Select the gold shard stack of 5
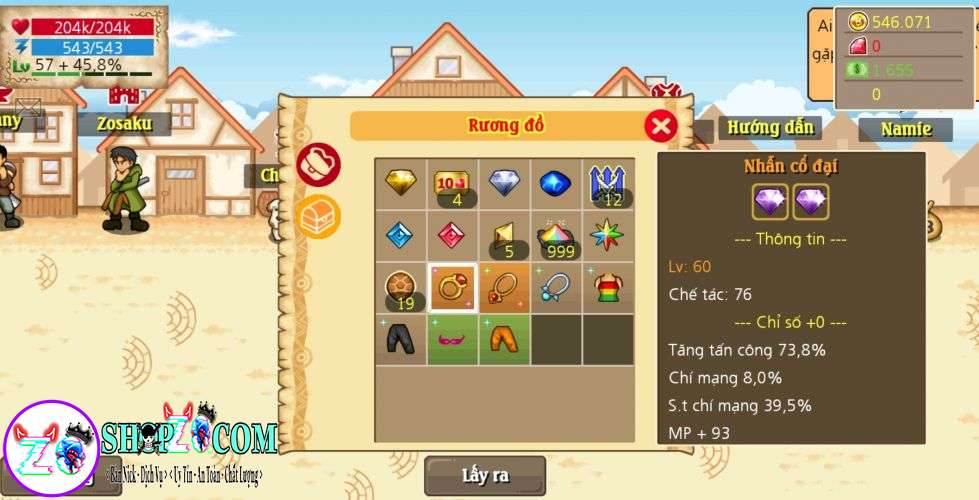Image resolution: width=979 pixels, height=500 pixels. click(505, 236)
